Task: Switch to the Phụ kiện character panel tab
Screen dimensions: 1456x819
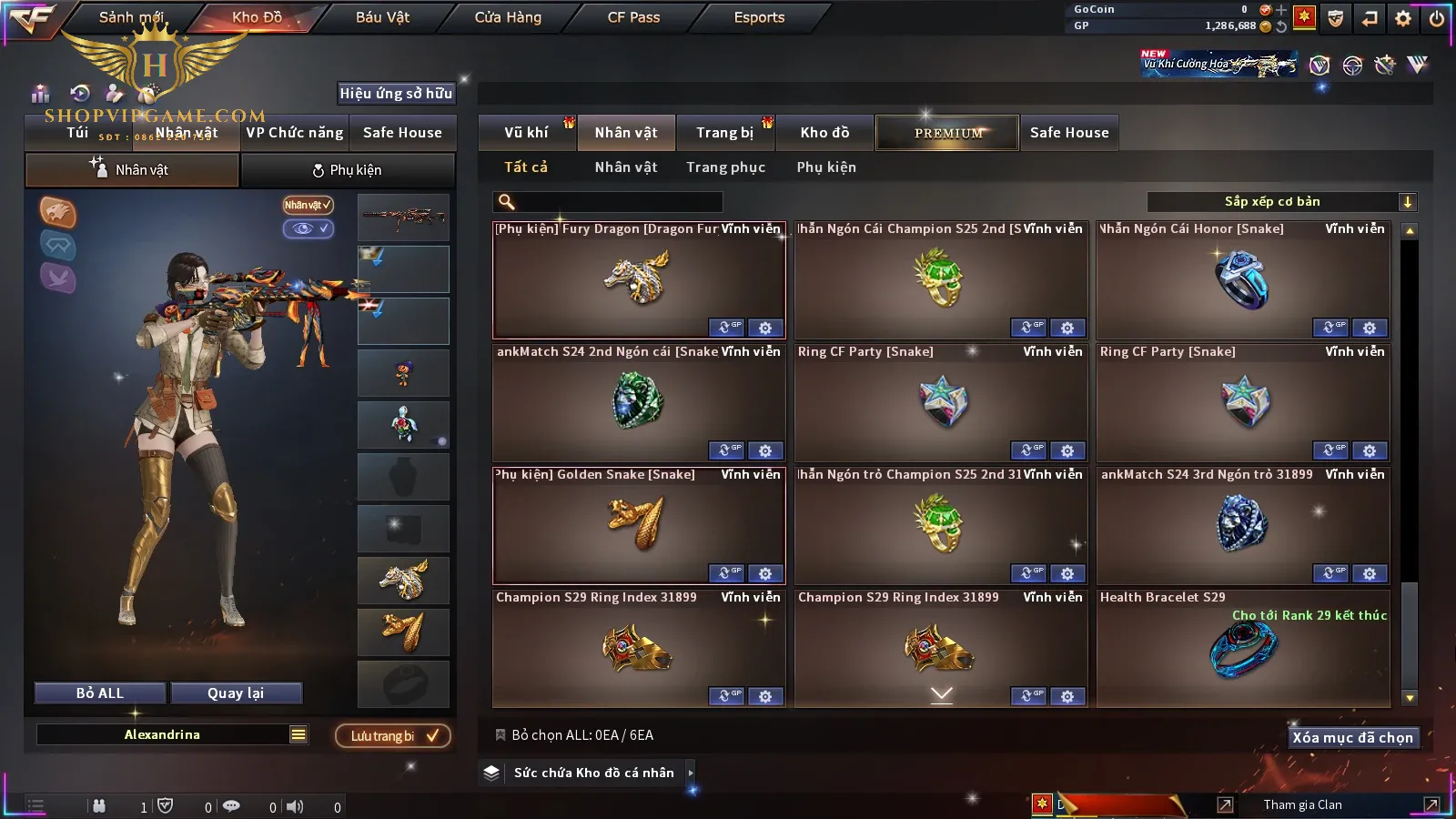Action: tap(348, 170)
